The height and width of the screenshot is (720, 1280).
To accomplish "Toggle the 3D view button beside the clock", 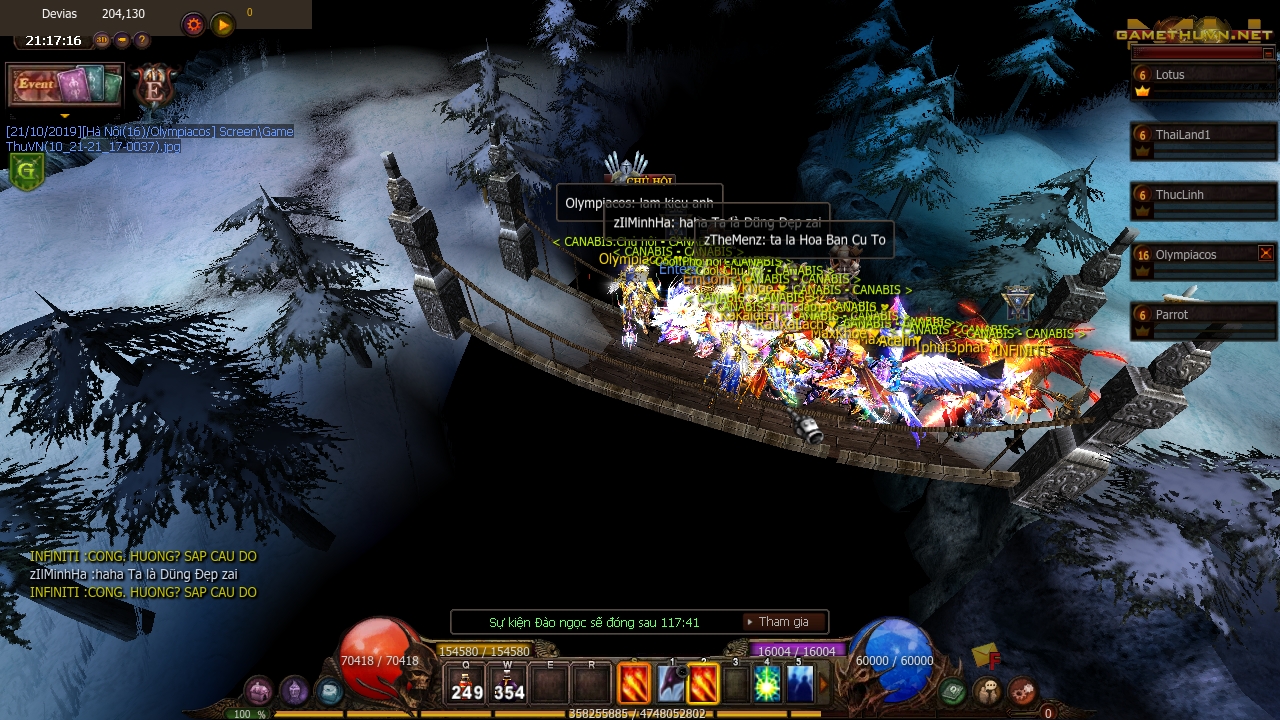I will click(x=103, y=40).
